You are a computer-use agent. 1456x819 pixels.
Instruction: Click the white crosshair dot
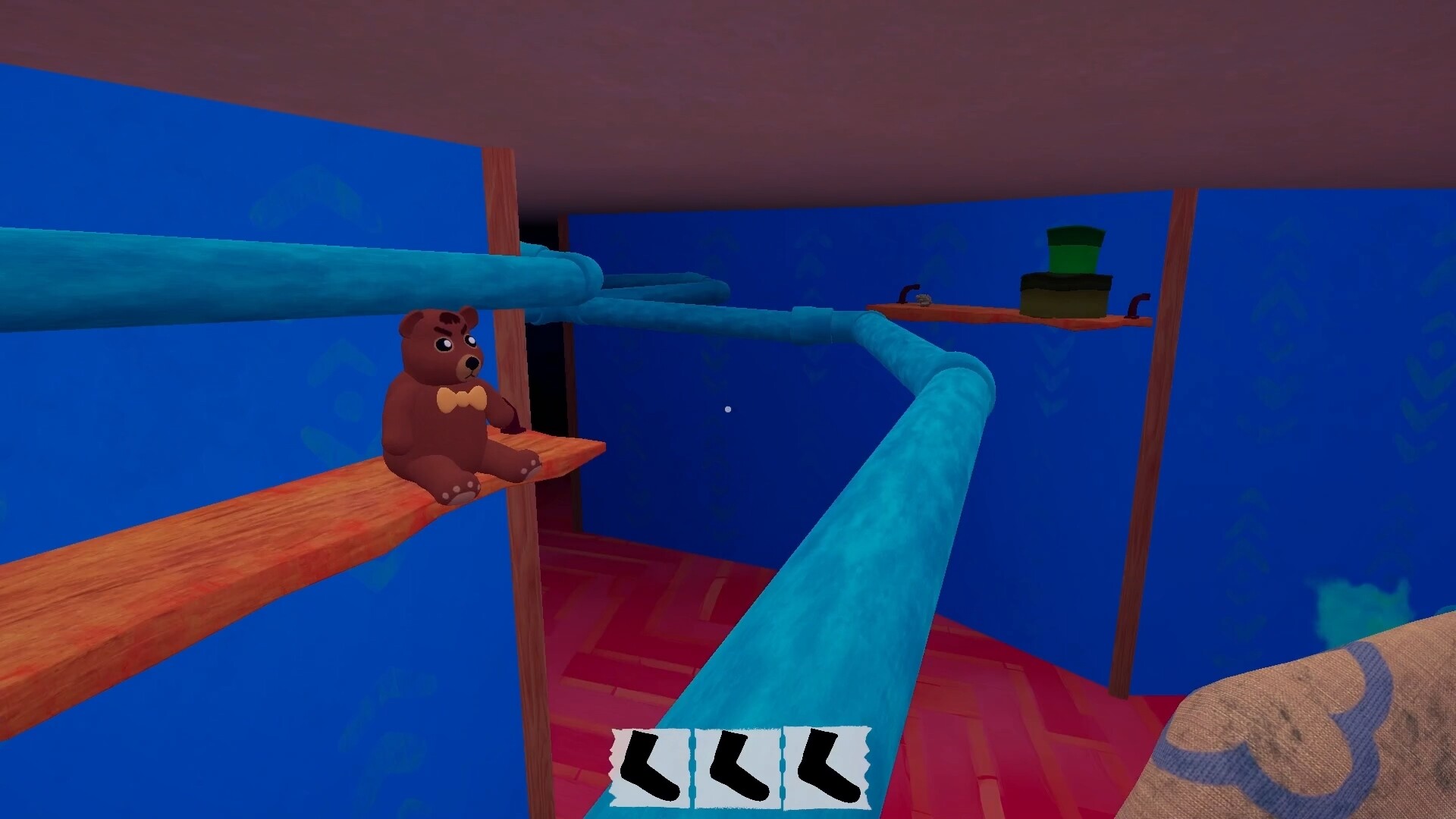[729, 409]
